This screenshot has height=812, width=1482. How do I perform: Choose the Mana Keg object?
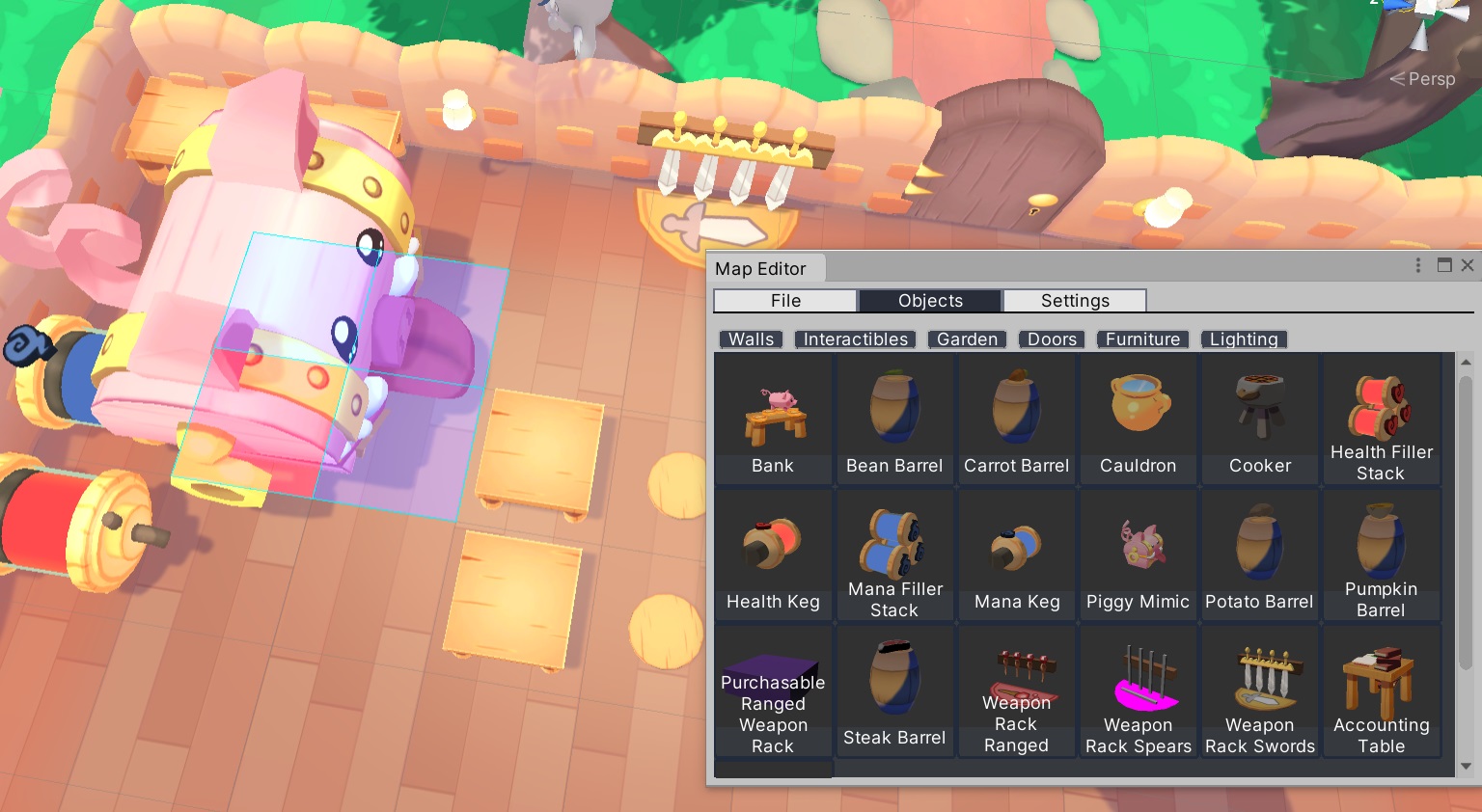(x=1017, y=555)
